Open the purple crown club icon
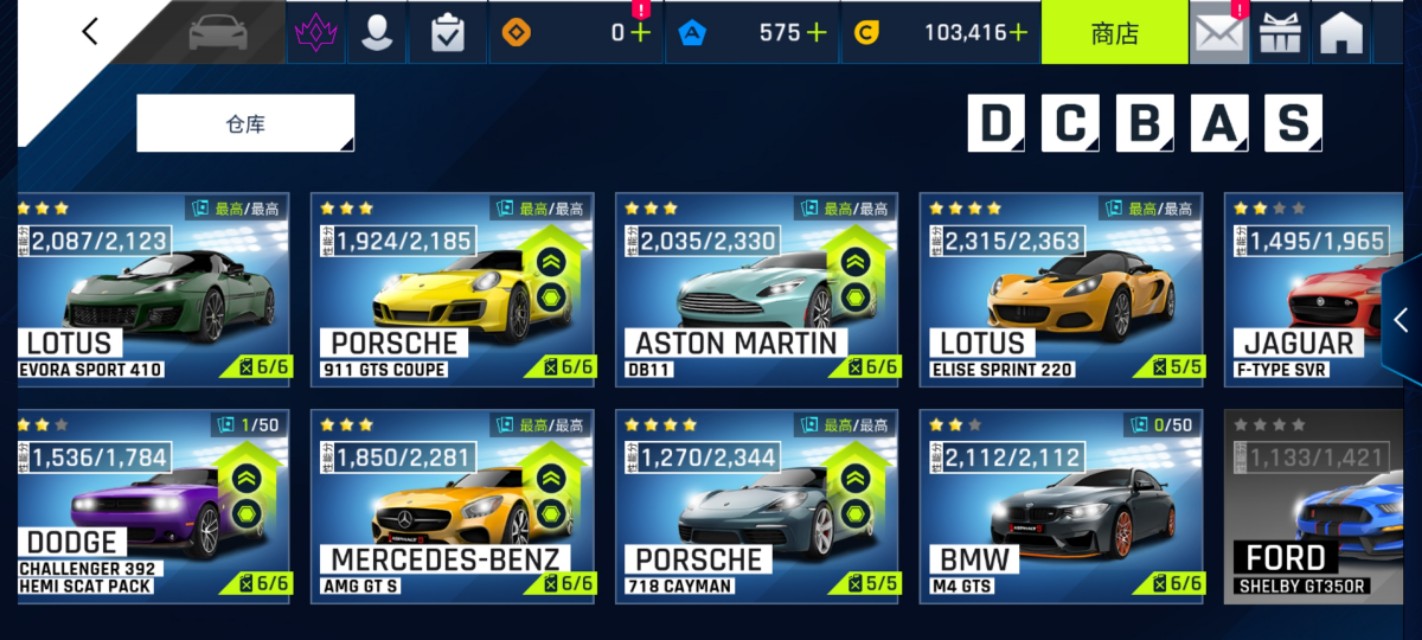The height and width of the screenshot is (640, 1422). 316,33
